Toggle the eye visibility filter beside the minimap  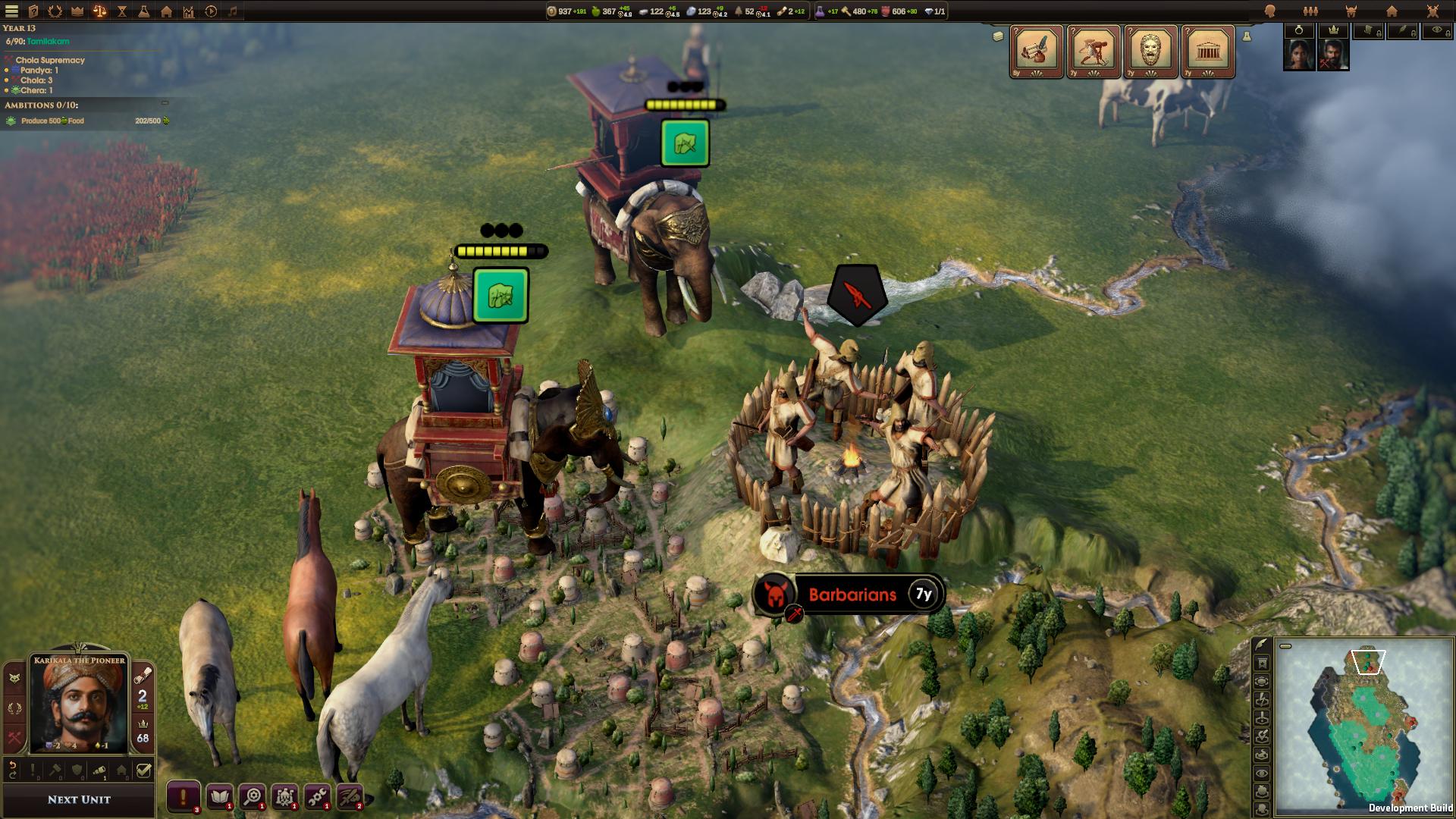coord(1263,773)
